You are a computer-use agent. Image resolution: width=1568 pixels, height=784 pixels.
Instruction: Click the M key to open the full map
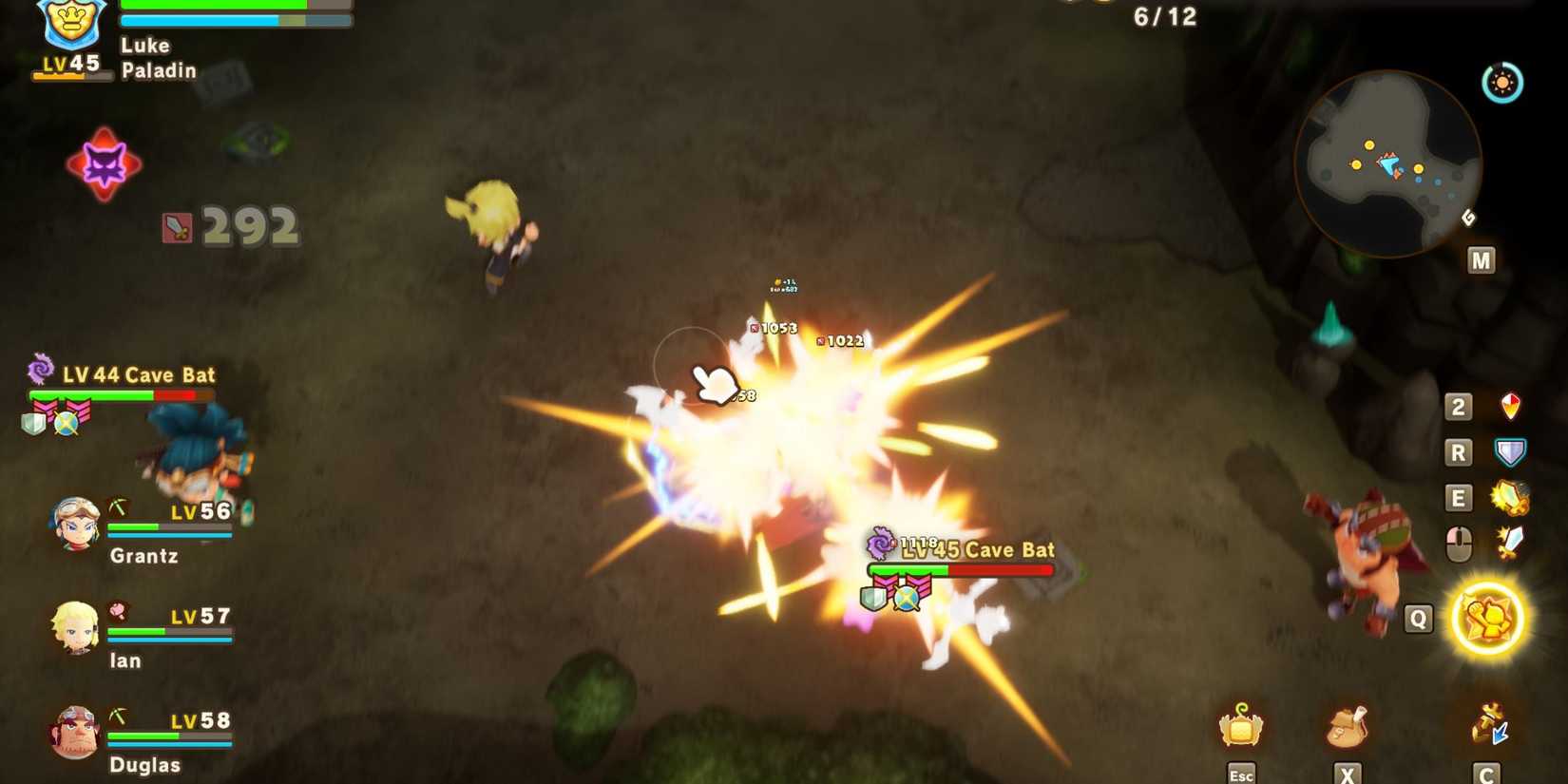tap(1481, 258)
